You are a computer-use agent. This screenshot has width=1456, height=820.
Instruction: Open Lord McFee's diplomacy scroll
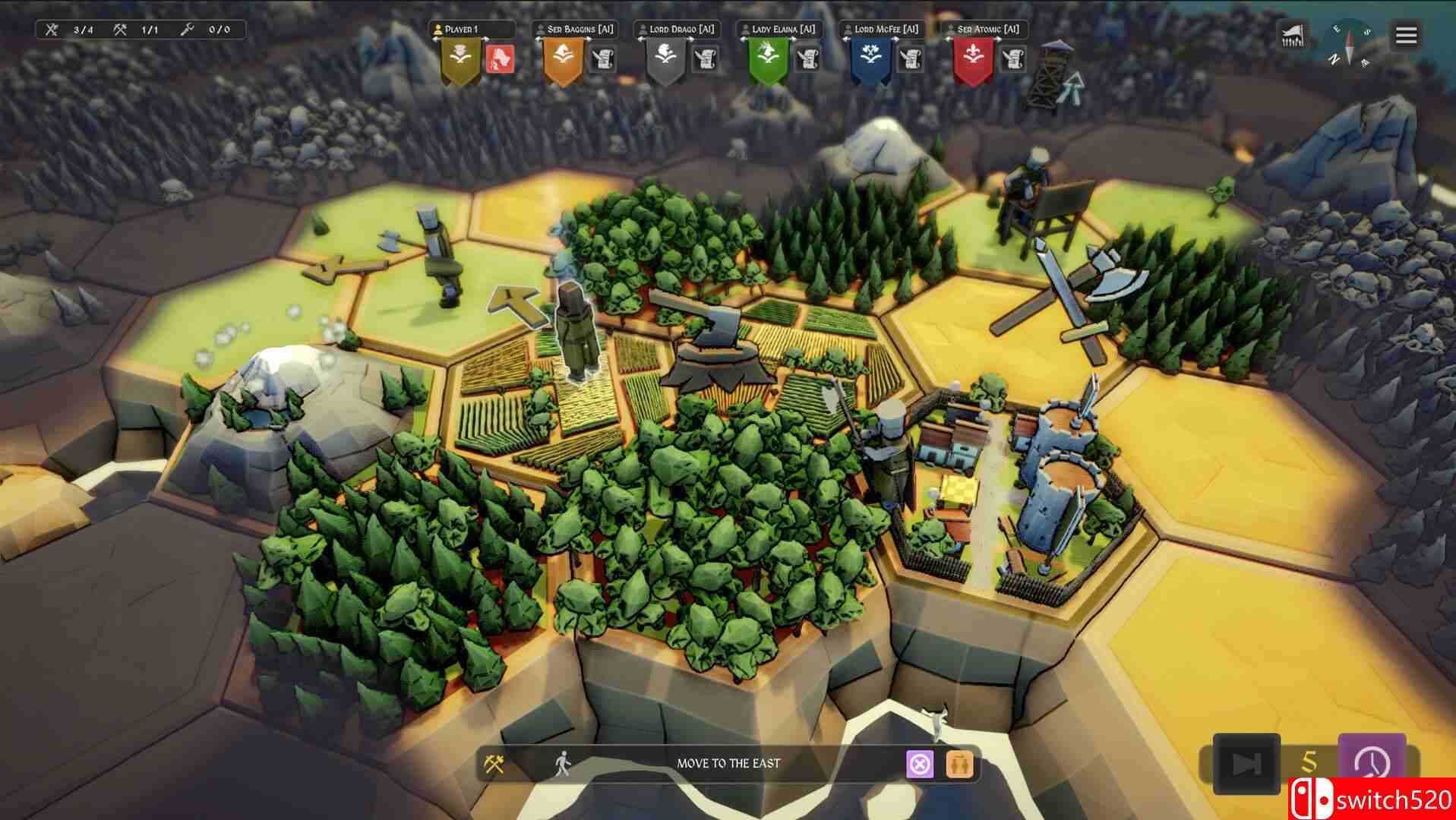pyautogui.click(x=911, y=58)
